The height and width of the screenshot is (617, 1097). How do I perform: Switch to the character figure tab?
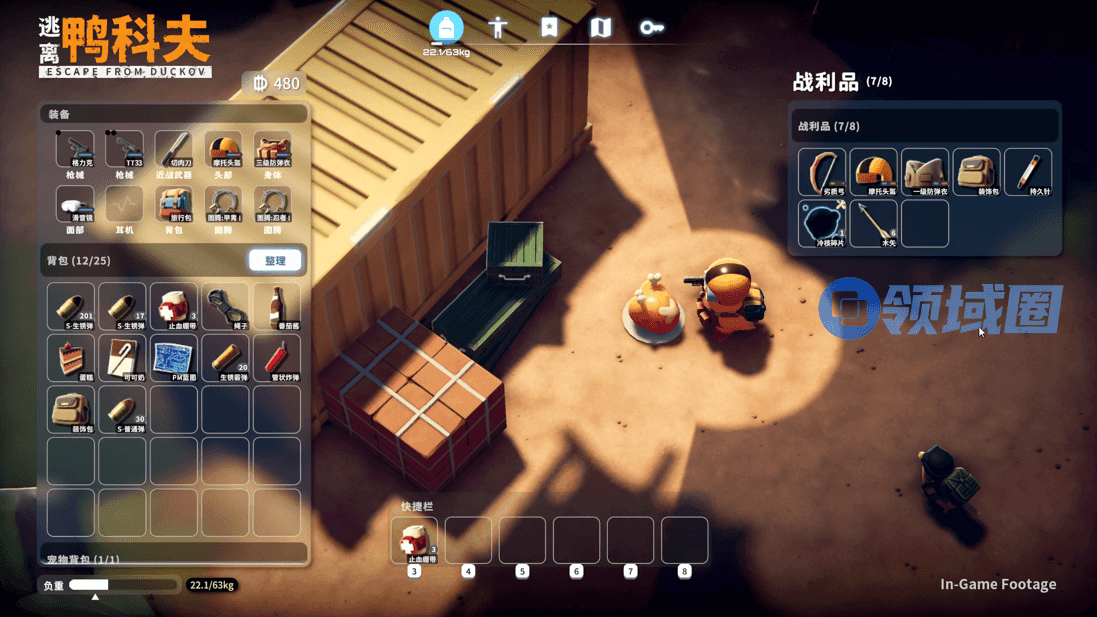[498, 27]
